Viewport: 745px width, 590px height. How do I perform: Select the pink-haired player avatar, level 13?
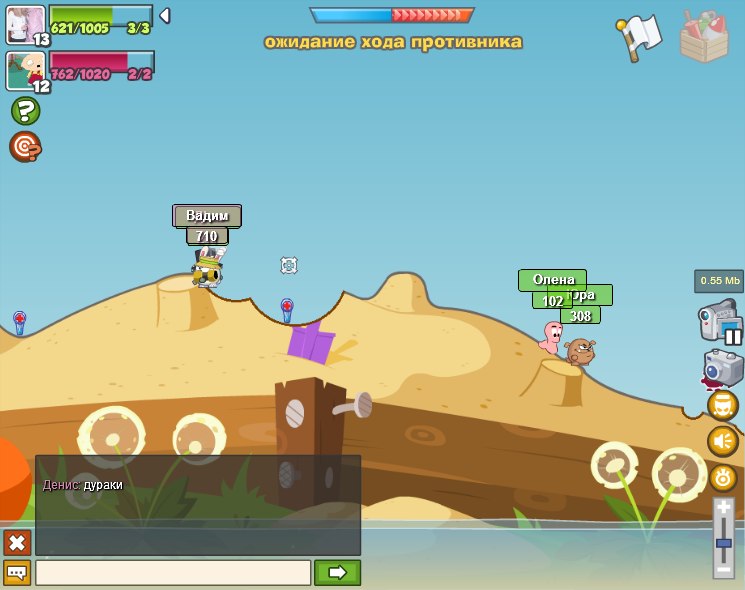25,24
